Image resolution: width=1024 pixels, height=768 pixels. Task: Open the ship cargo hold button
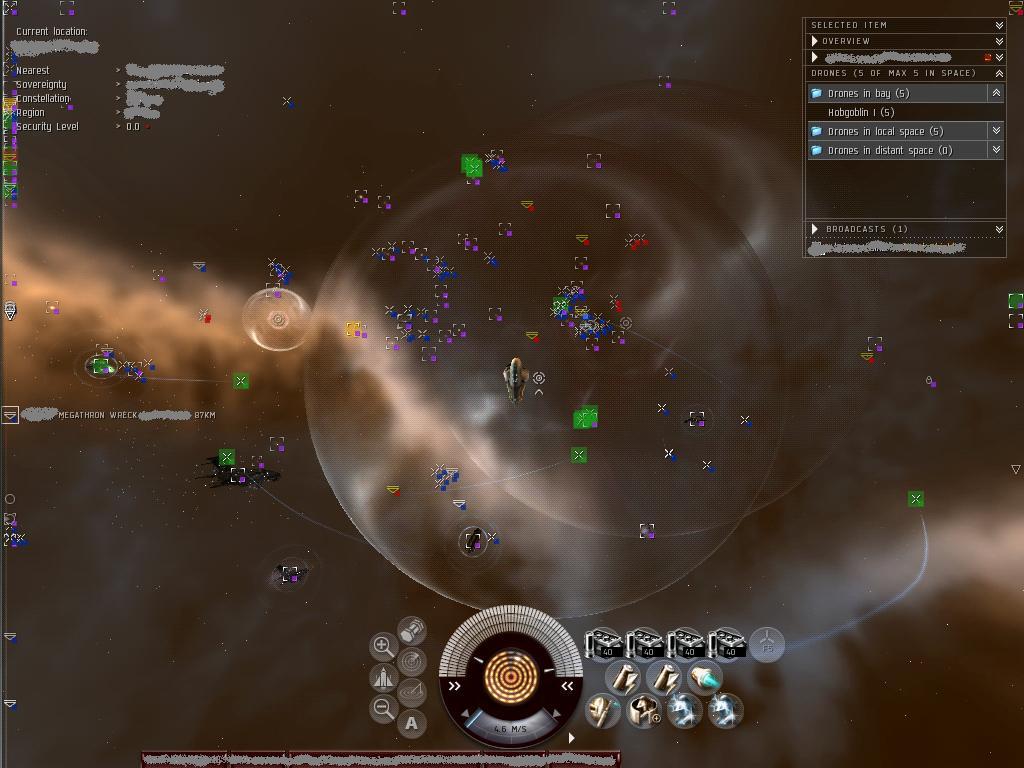point(411,630)
